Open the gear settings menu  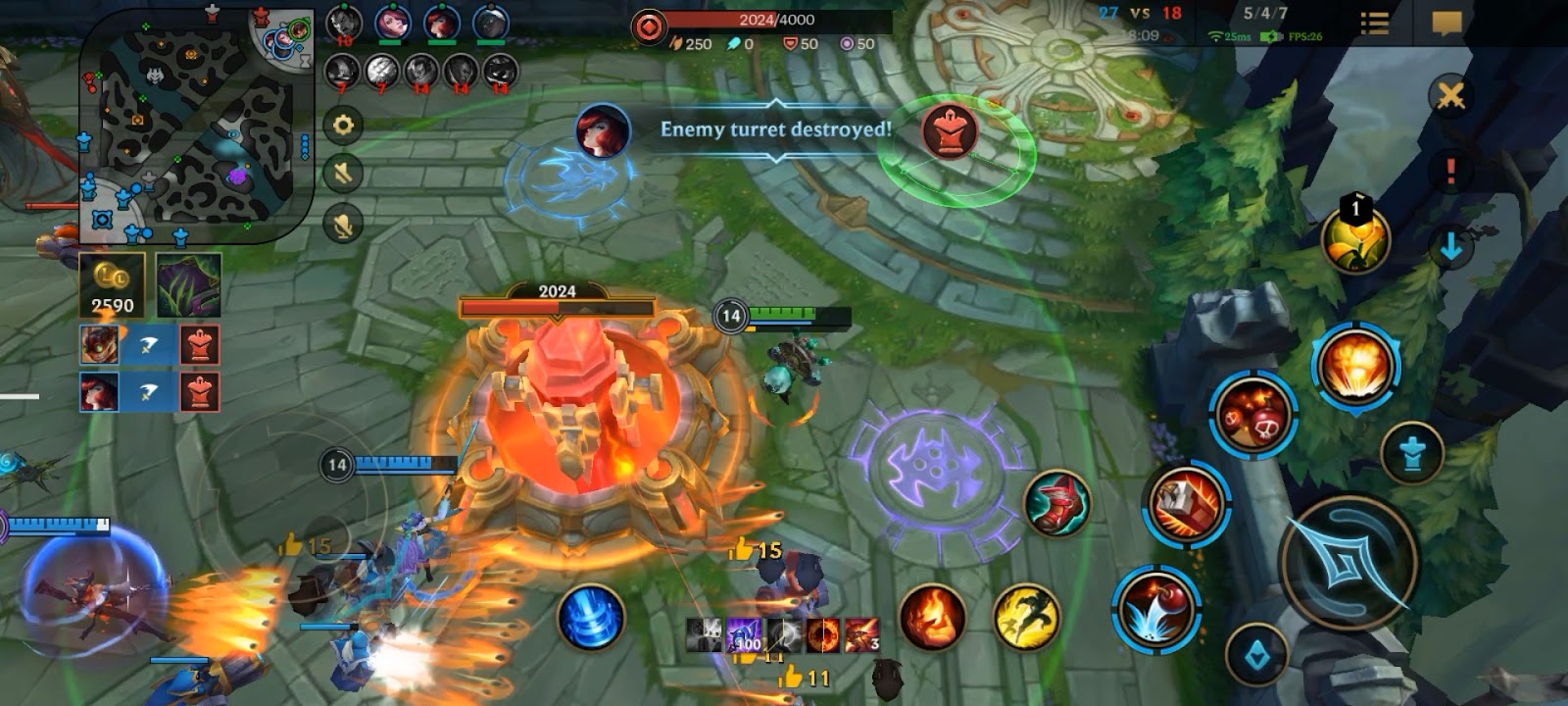(343, 126)
